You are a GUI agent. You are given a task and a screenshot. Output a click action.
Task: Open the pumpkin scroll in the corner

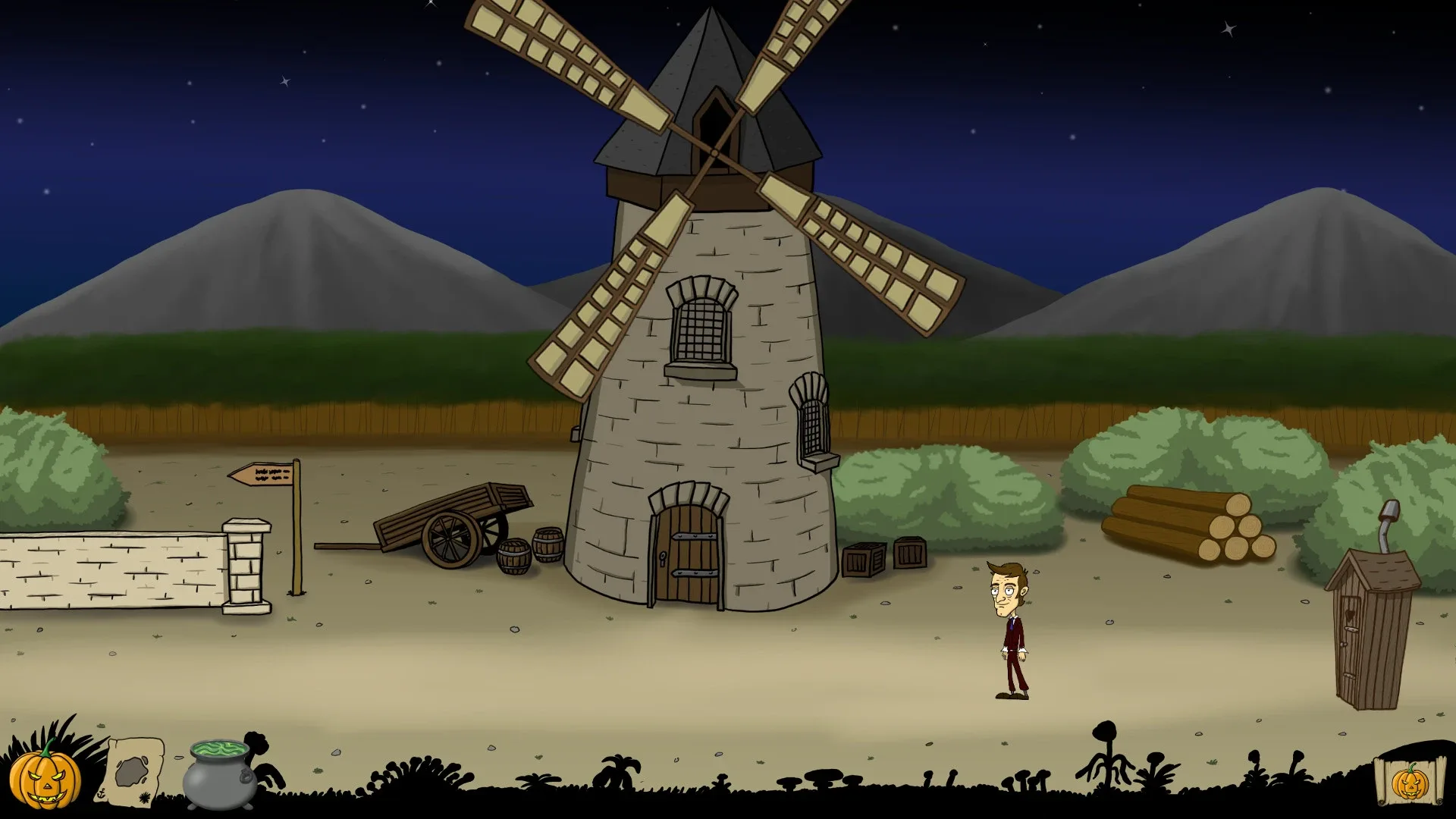click(x=1410, y=780)
